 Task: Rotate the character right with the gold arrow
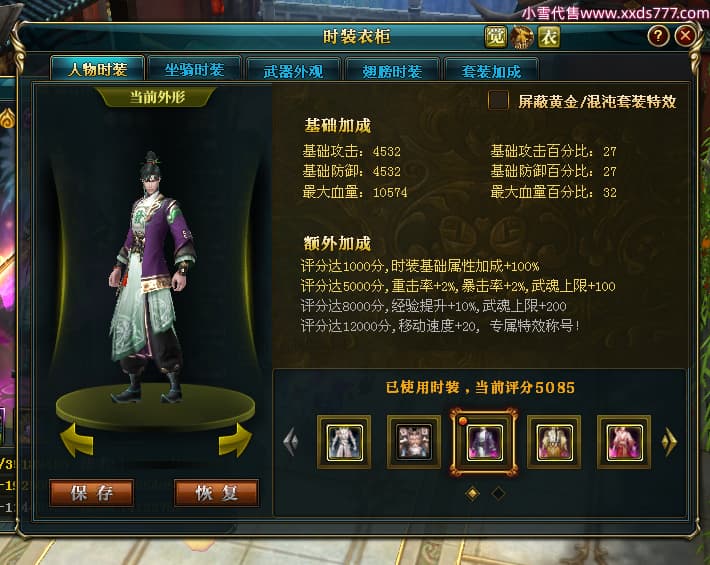234,439
